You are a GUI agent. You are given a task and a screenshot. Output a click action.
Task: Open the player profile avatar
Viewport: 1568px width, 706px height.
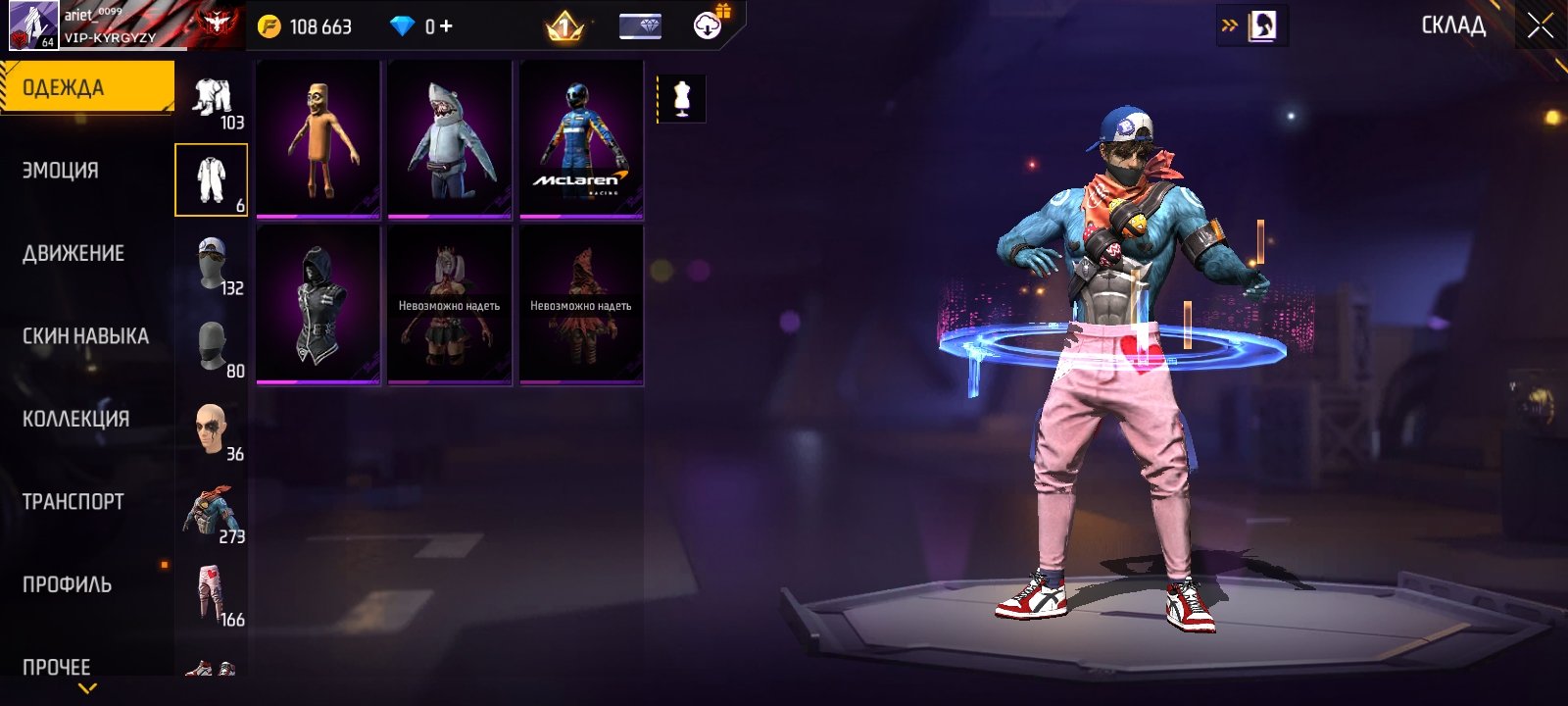33,25
